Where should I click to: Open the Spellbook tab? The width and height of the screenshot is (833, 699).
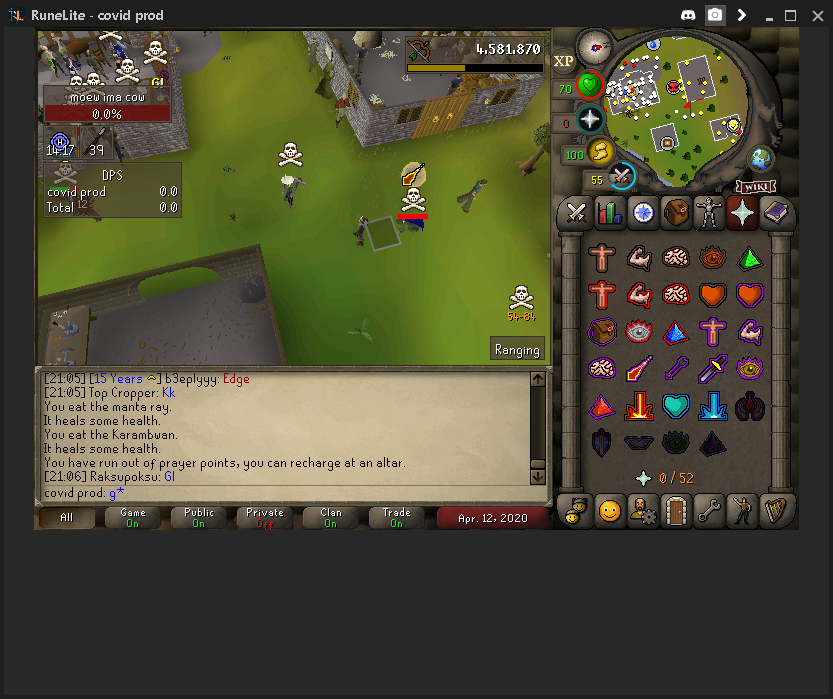pyautogui.click(x=776, y=212)
